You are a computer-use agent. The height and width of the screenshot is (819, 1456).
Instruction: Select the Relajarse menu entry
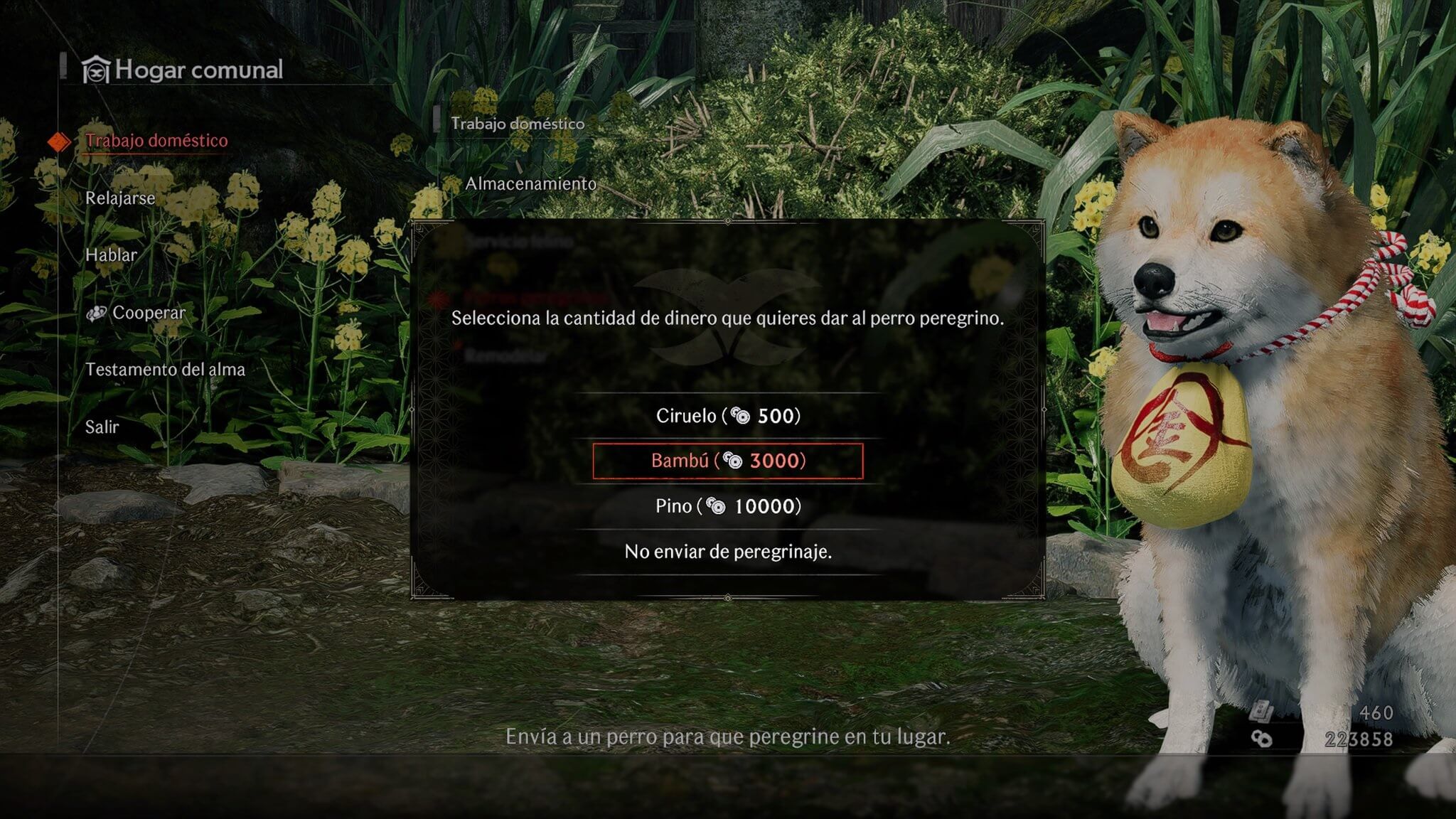coord(120,198)
